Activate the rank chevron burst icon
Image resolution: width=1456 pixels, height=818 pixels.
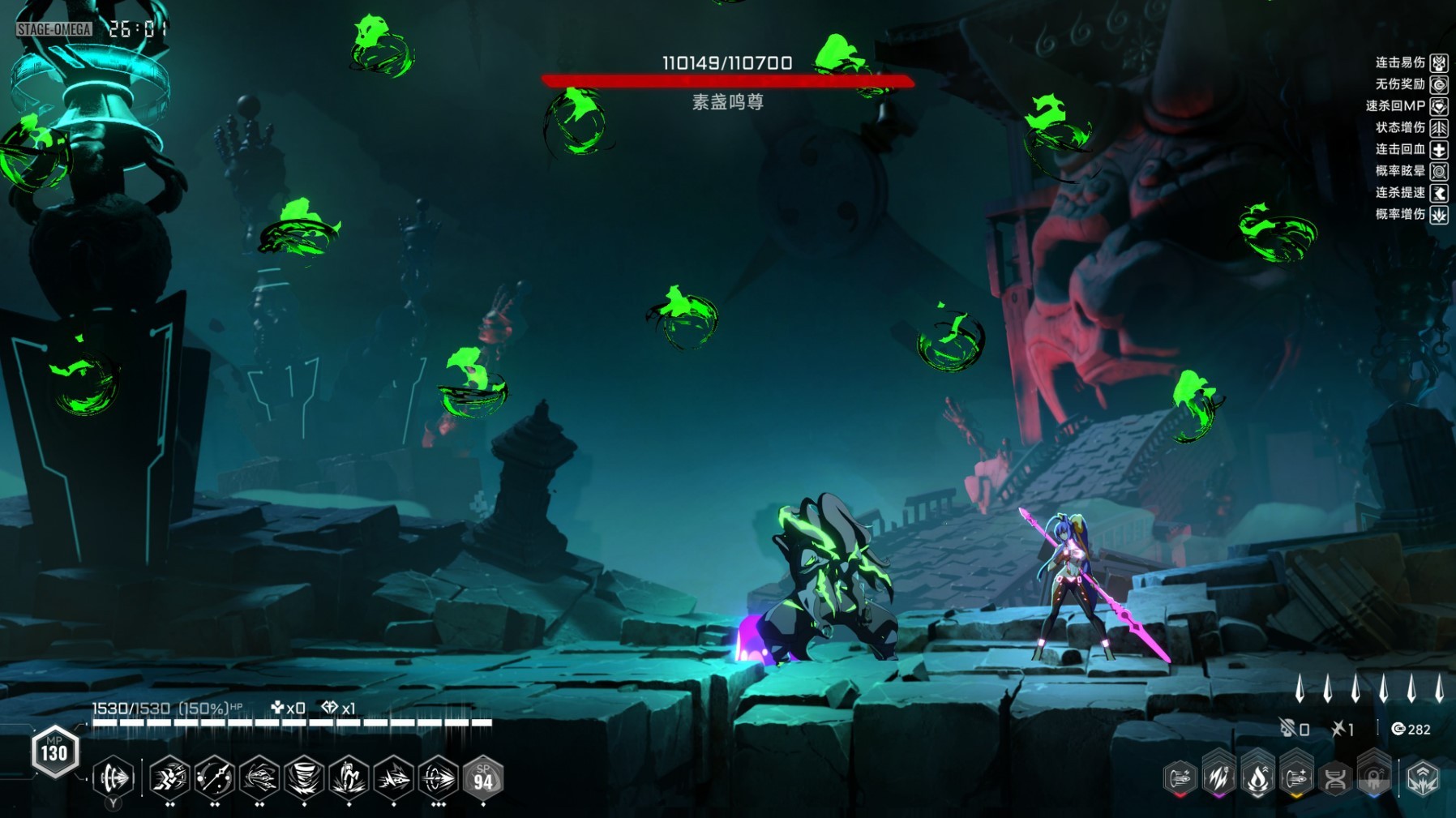coord(1423,779)
